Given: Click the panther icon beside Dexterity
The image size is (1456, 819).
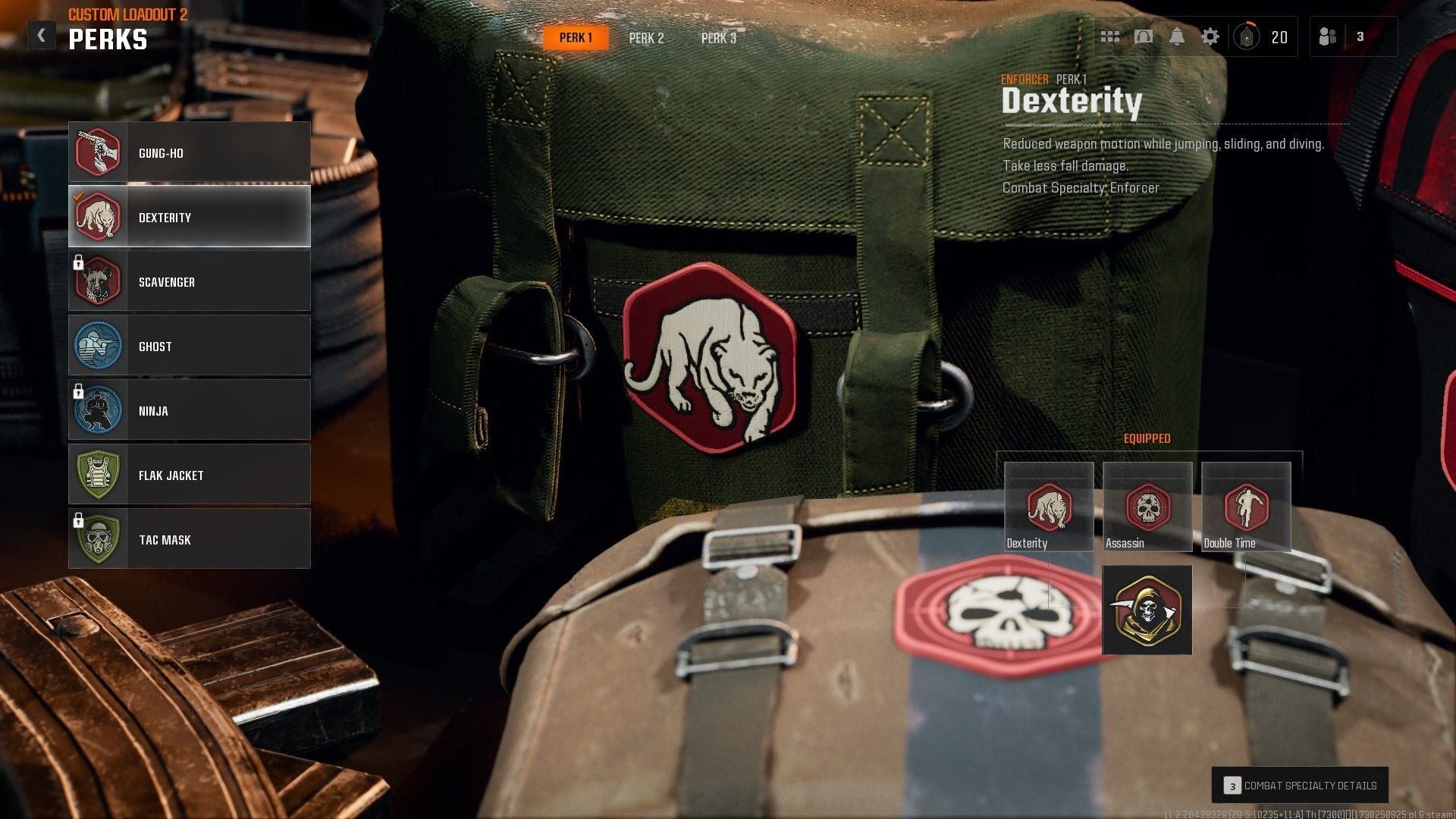Looking at the screenshot, I should [x=99, y=217].
